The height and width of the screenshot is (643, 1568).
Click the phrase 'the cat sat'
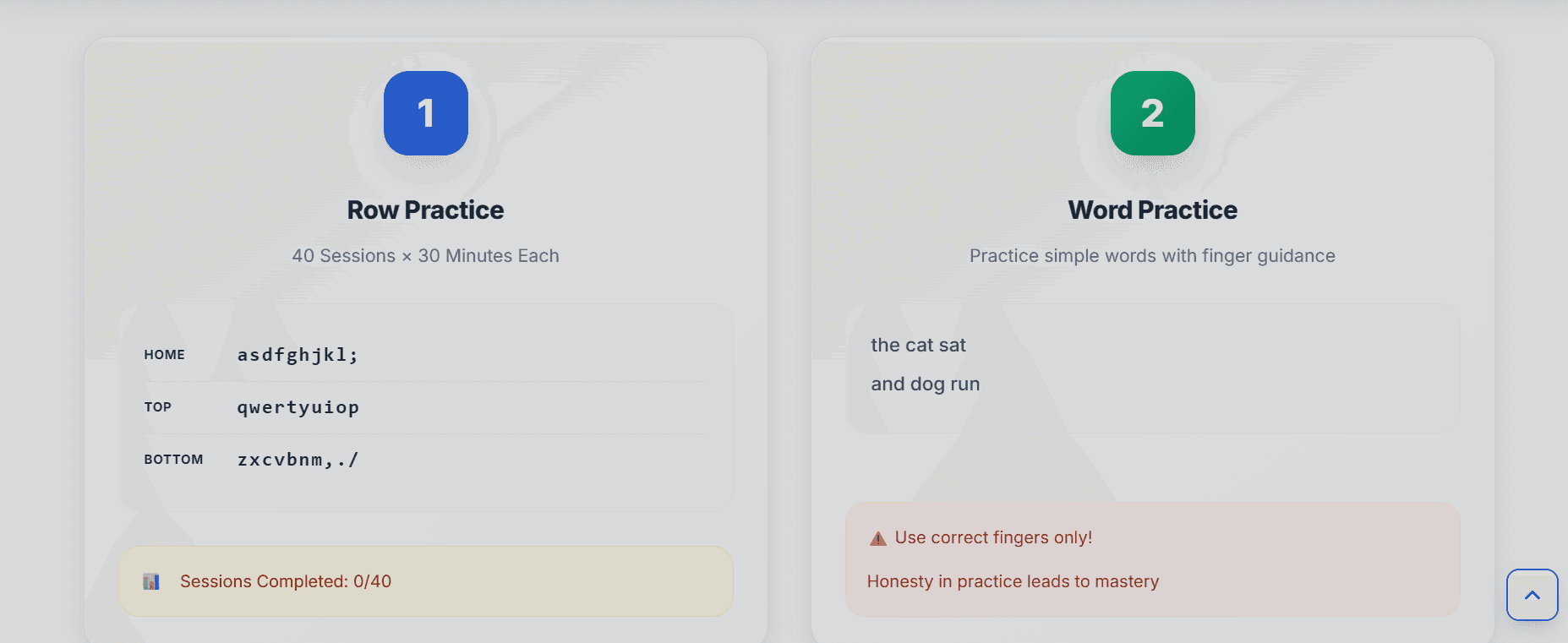tap(919, 345)
